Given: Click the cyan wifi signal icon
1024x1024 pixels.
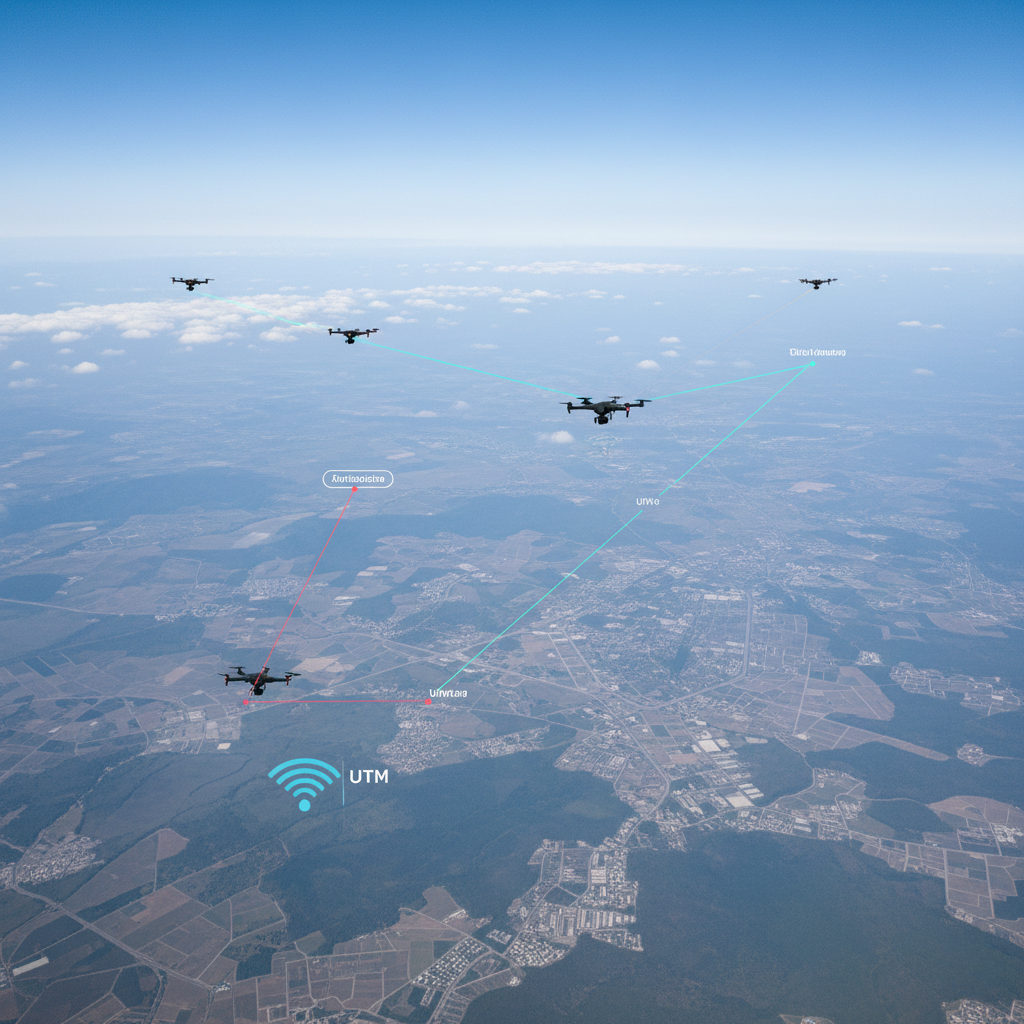Looking at the screenshot, I should point(304,783).
